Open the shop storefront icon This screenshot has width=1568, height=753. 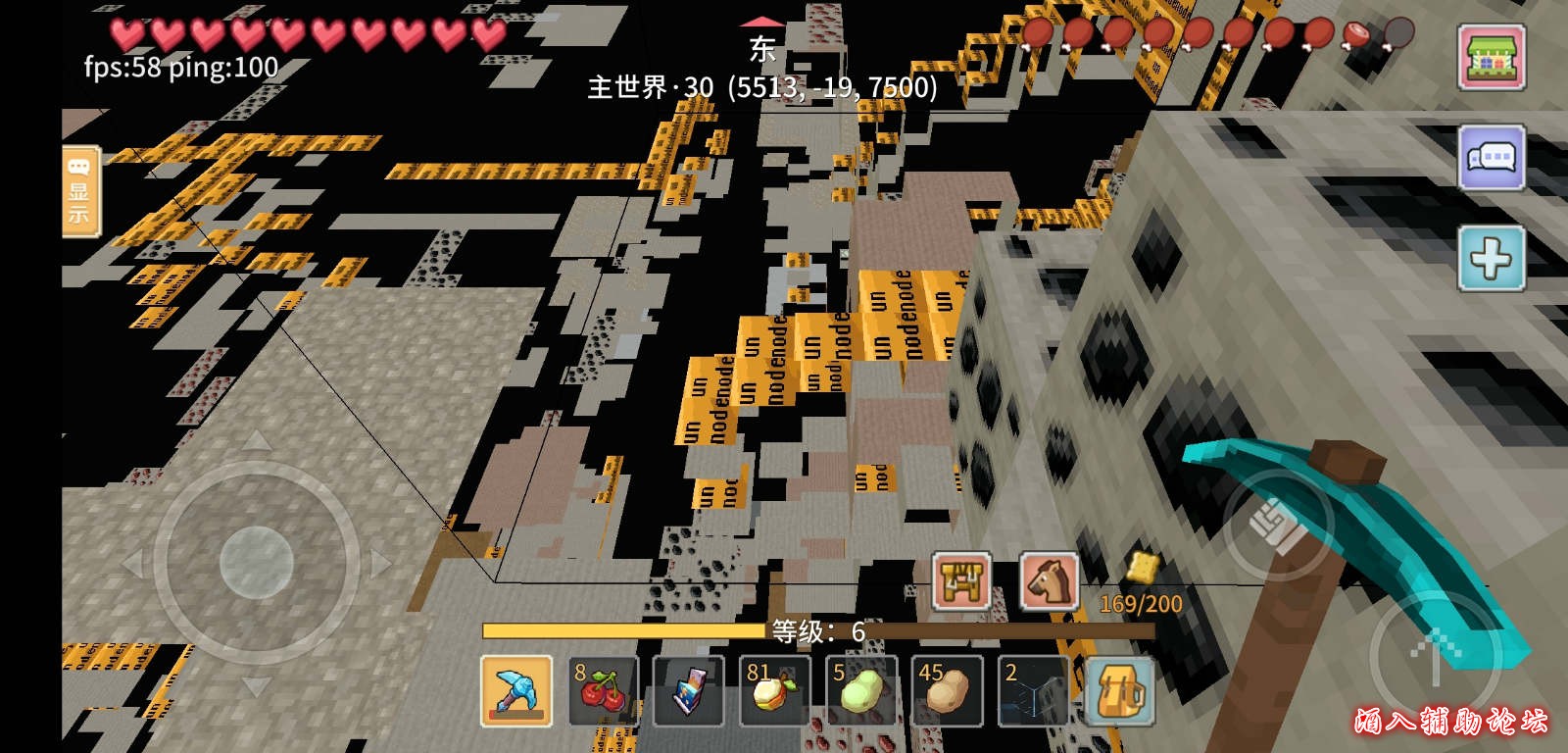1490,57
